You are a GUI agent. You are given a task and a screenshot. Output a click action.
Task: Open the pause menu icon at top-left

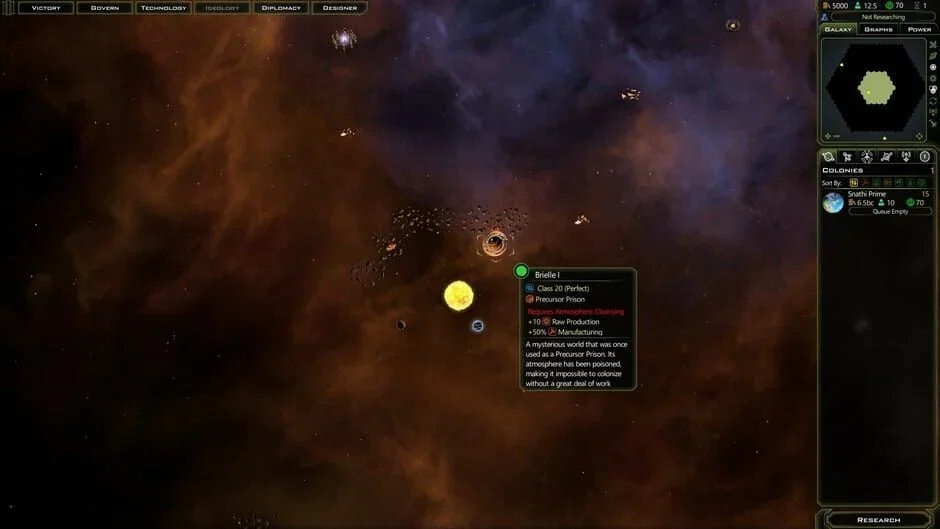[9, 8]
